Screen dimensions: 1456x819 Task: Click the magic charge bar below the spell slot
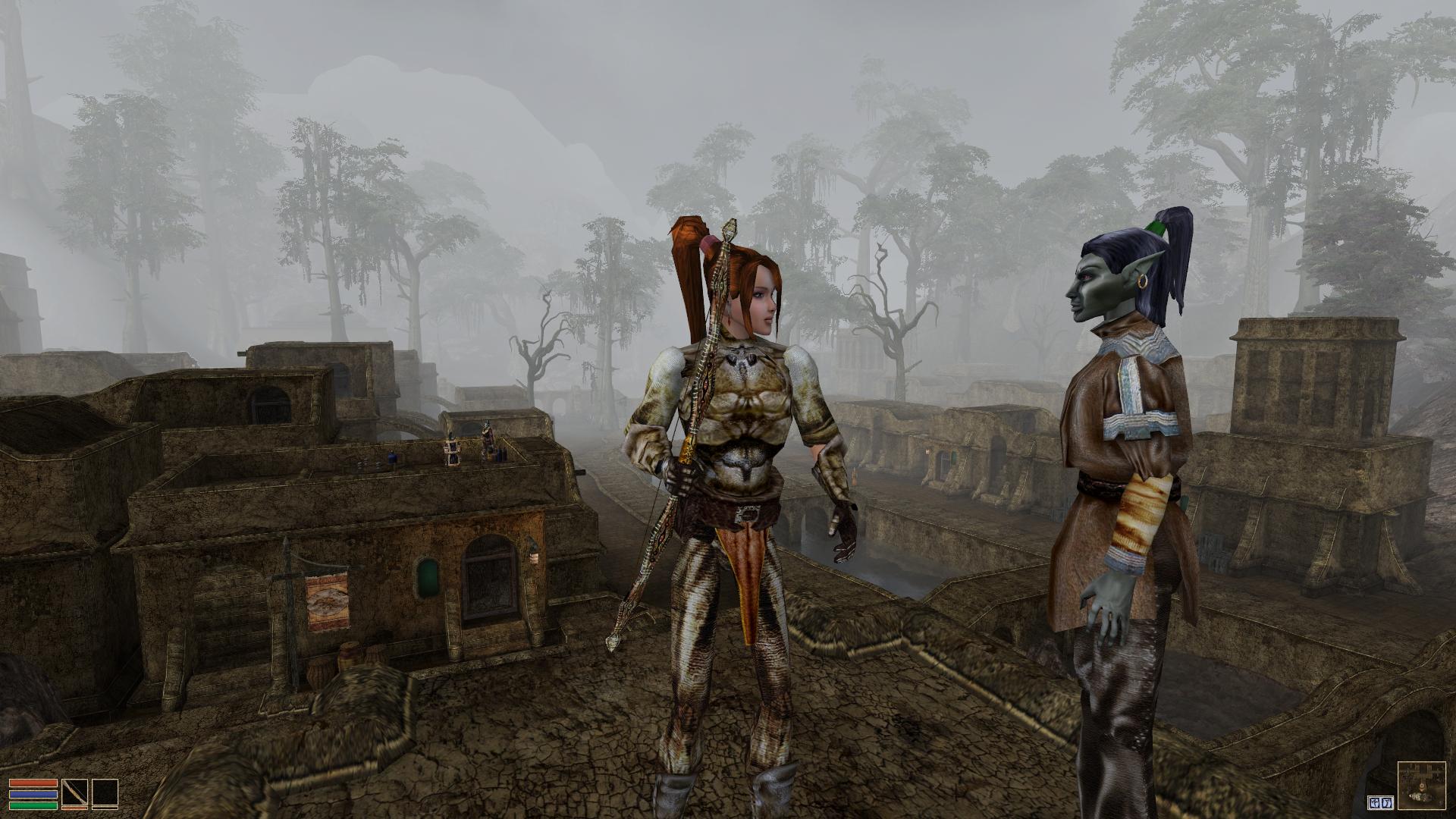tap(105, 808)
